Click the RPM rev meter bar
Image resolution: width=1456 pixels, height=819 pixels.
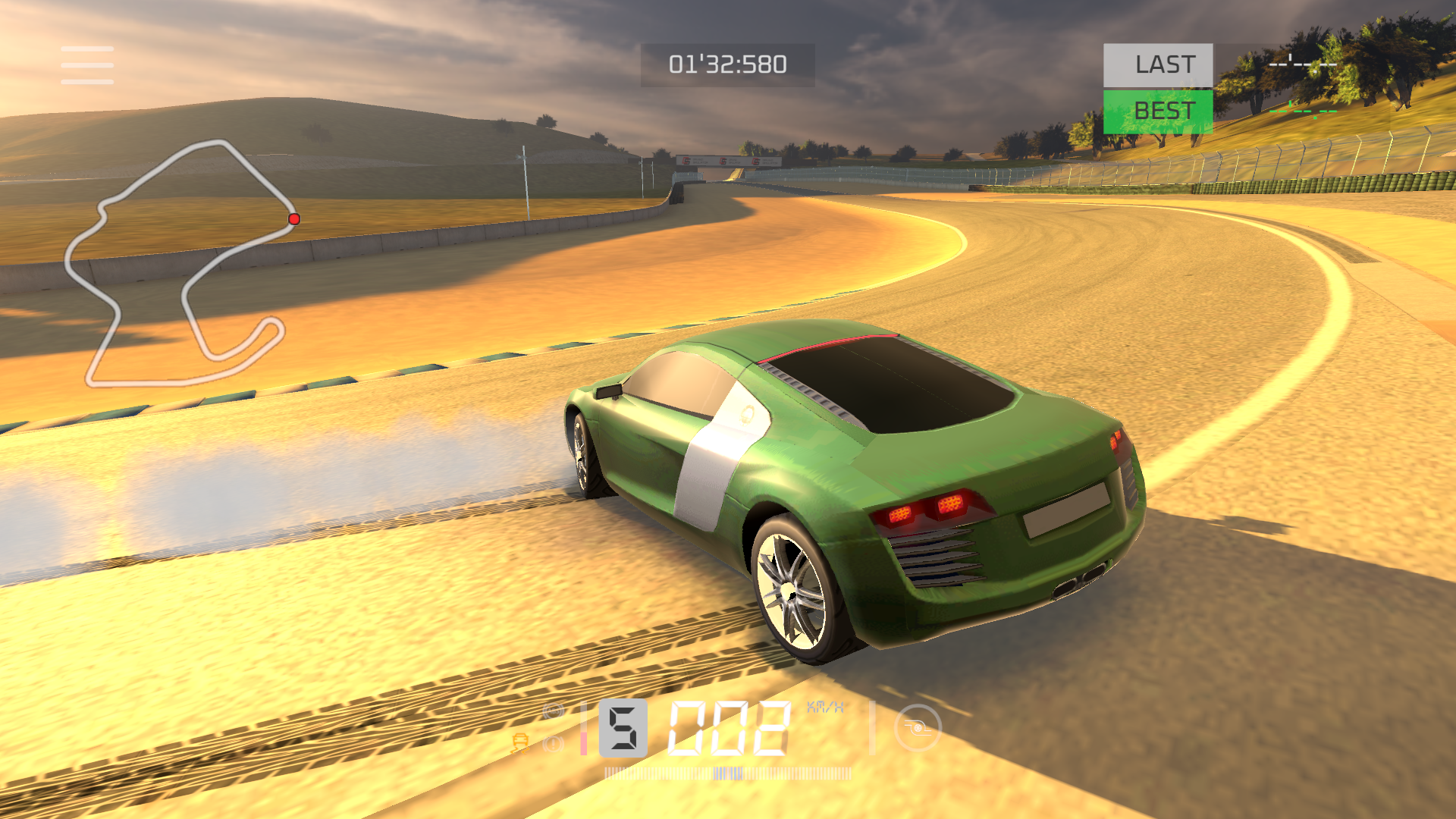(730, 773)
